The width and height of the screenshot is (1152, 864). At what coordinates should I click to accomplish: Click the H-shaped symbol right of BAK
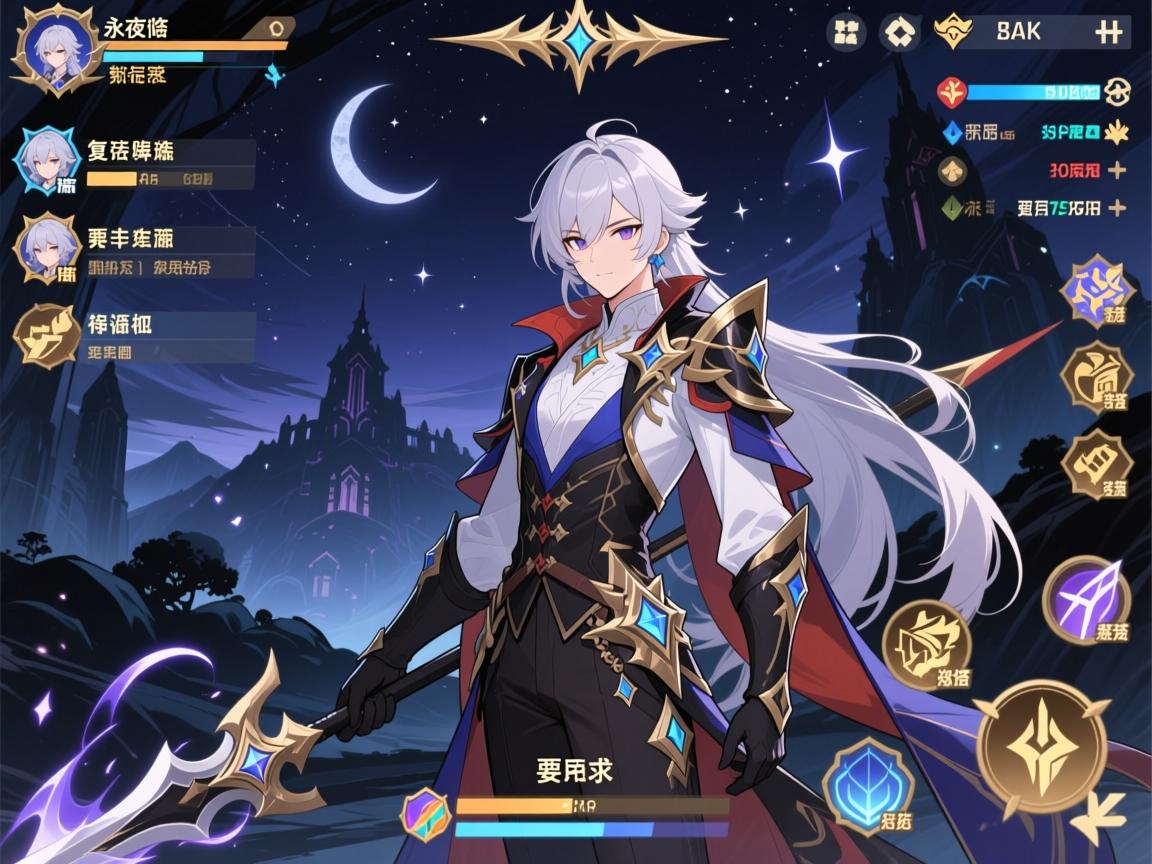pyautogui.click(x=1107, y=32)
